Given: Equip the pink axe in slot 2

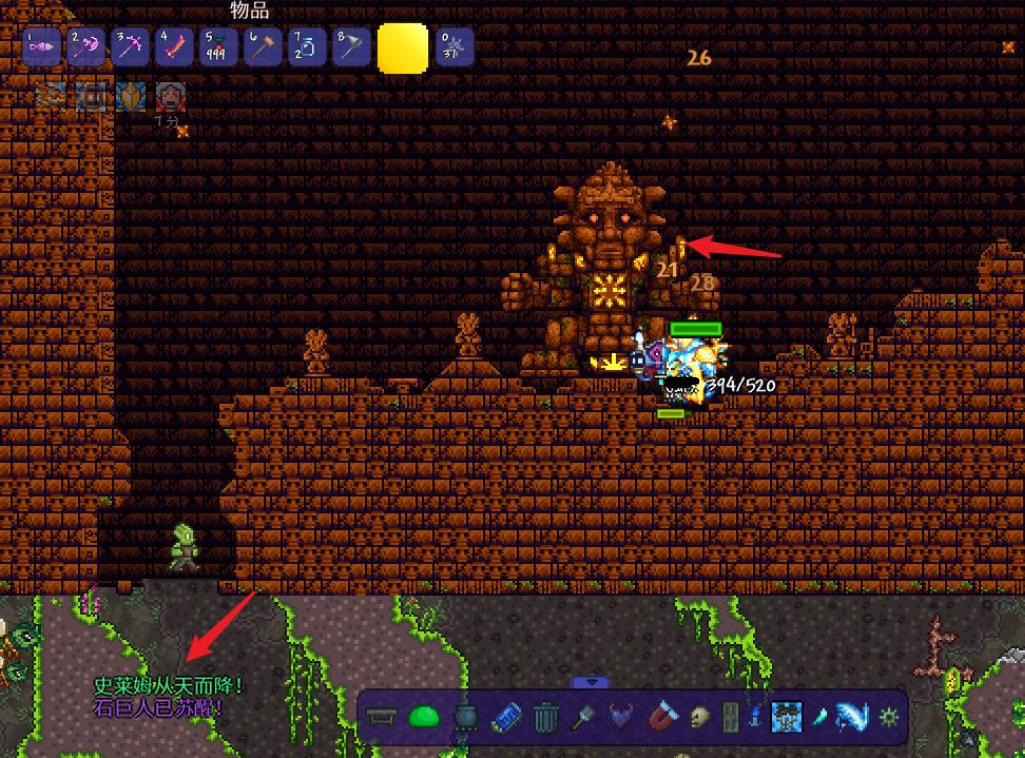Looking at the screenshot, I should (x=86, y=47).
